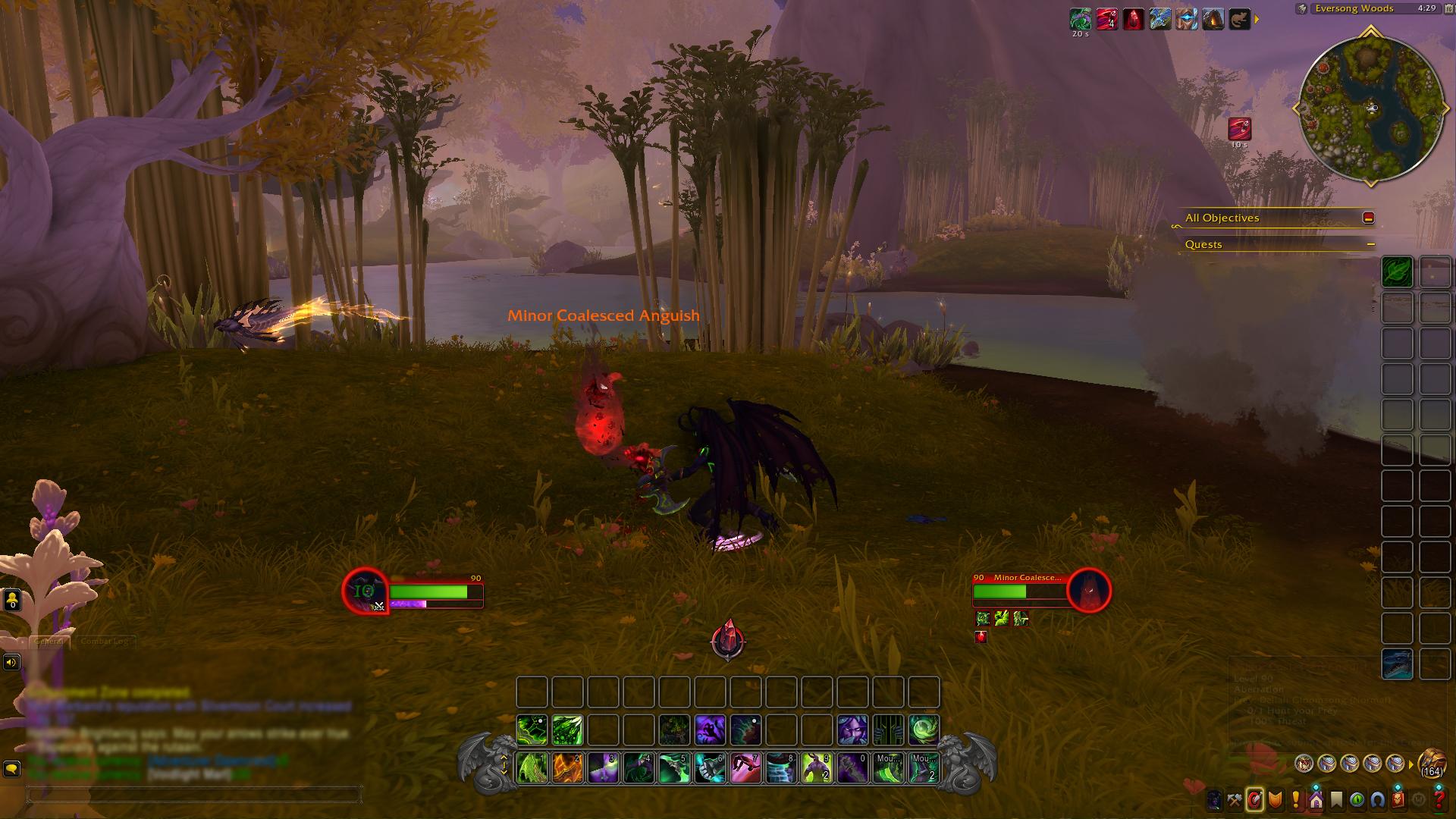1456x819 pixels.
Task: Activate the fiery orange ability in slot 2
Action: [x=568, y=767]
